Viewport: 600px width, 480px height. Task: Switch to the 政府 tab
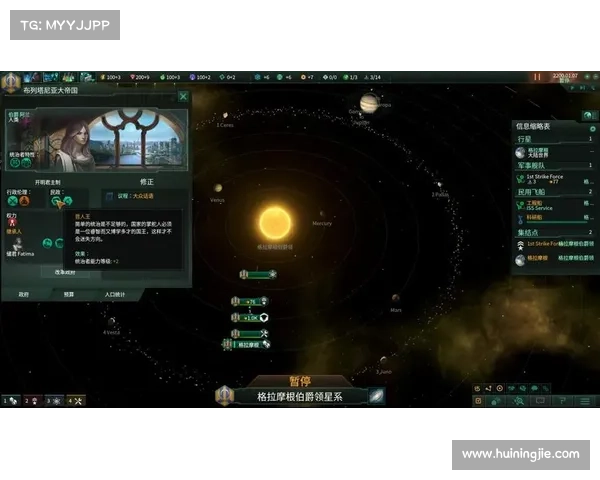pos(22,294)
